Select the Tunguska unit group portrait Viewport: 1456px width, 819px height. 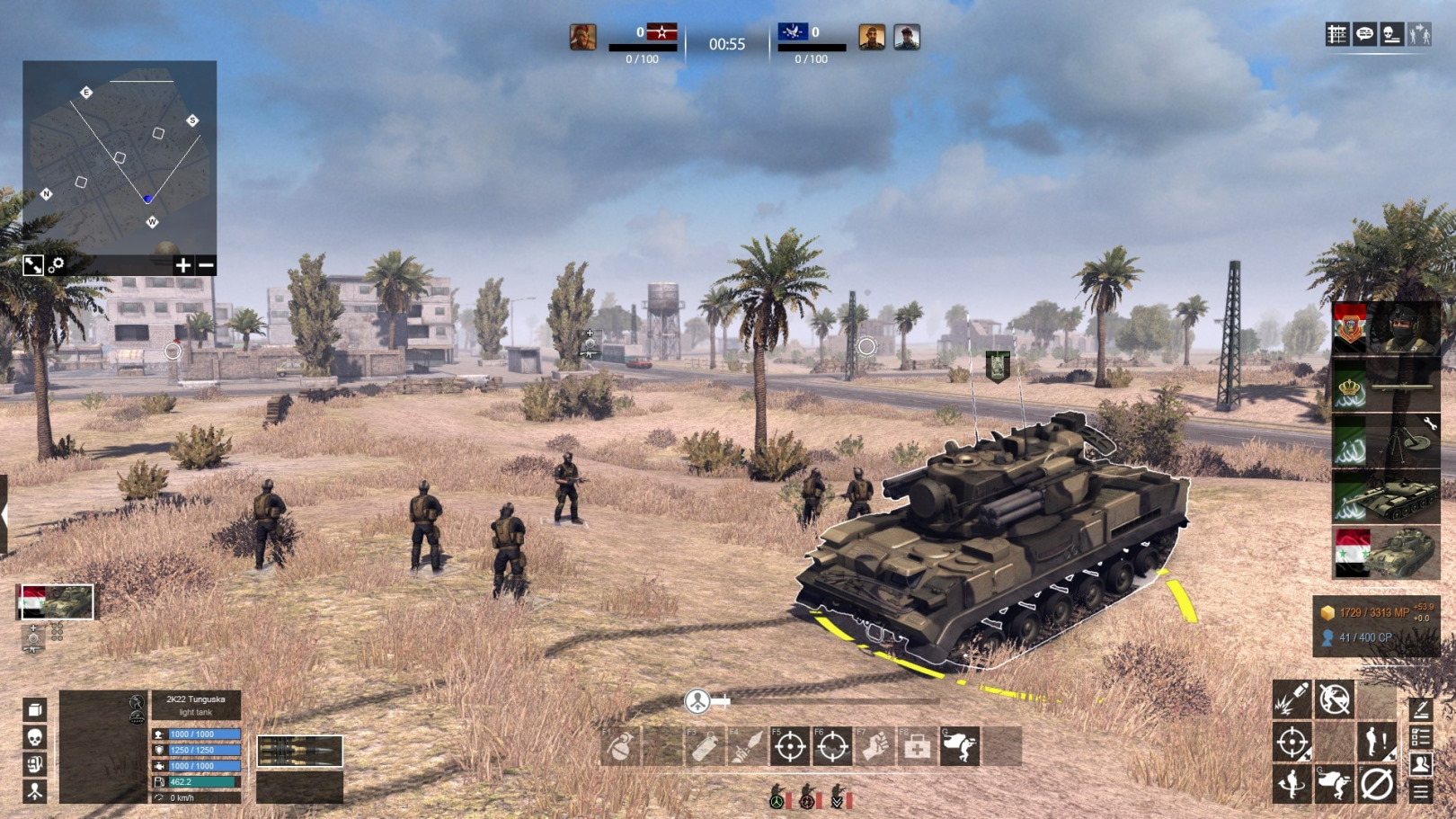(55, 601)
